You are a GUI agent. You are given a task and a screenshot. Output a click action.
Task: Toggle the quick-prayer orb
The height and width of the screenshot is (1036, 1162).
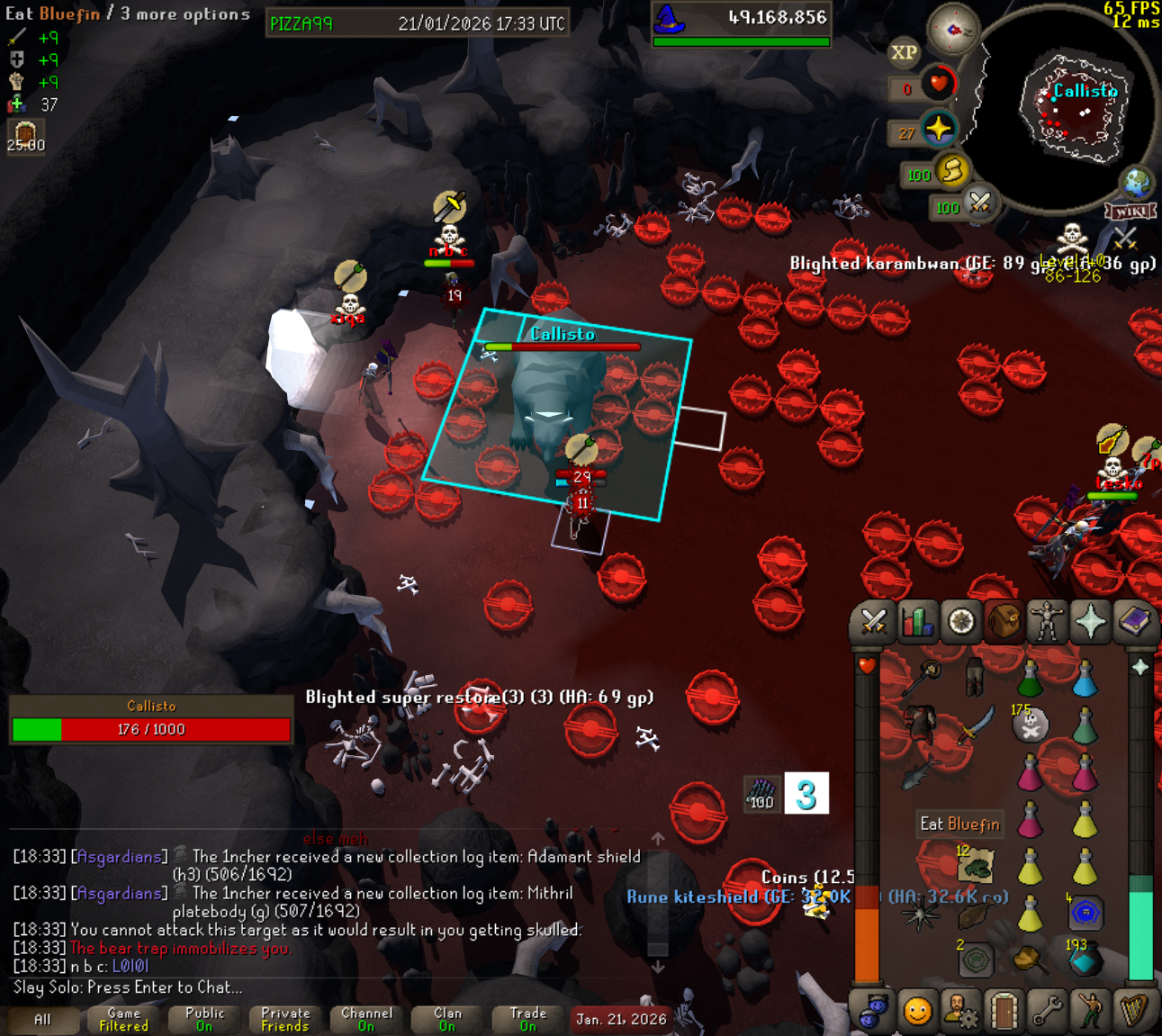pyautogui.click(x=939, y=130)
